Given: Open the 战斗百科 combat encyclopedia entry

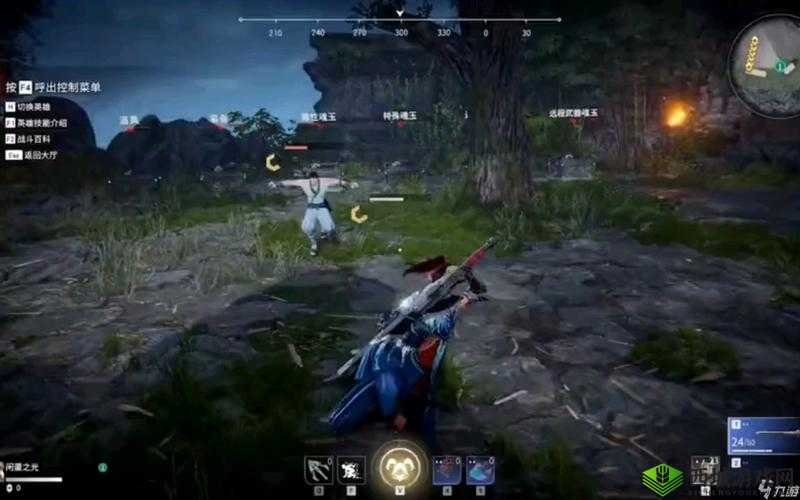Looking at the screenshot, I should pos(31,138).
